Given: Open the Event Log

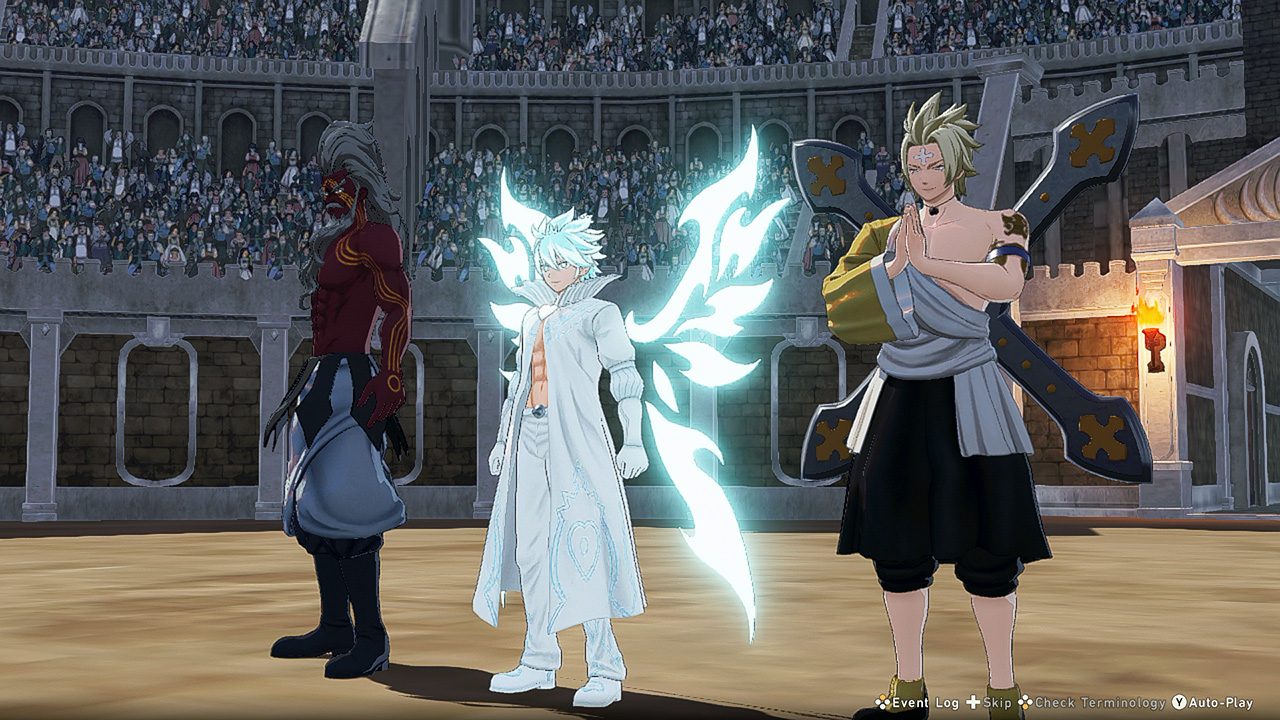Looking at the screenshot, I should [x=925, y=703].
